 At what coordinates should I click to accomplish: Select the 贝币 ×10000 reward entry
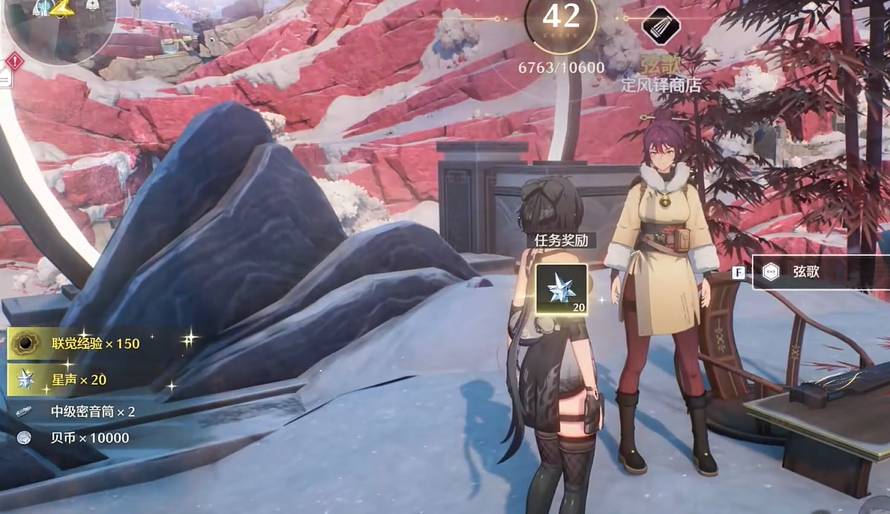pos(75,438)
